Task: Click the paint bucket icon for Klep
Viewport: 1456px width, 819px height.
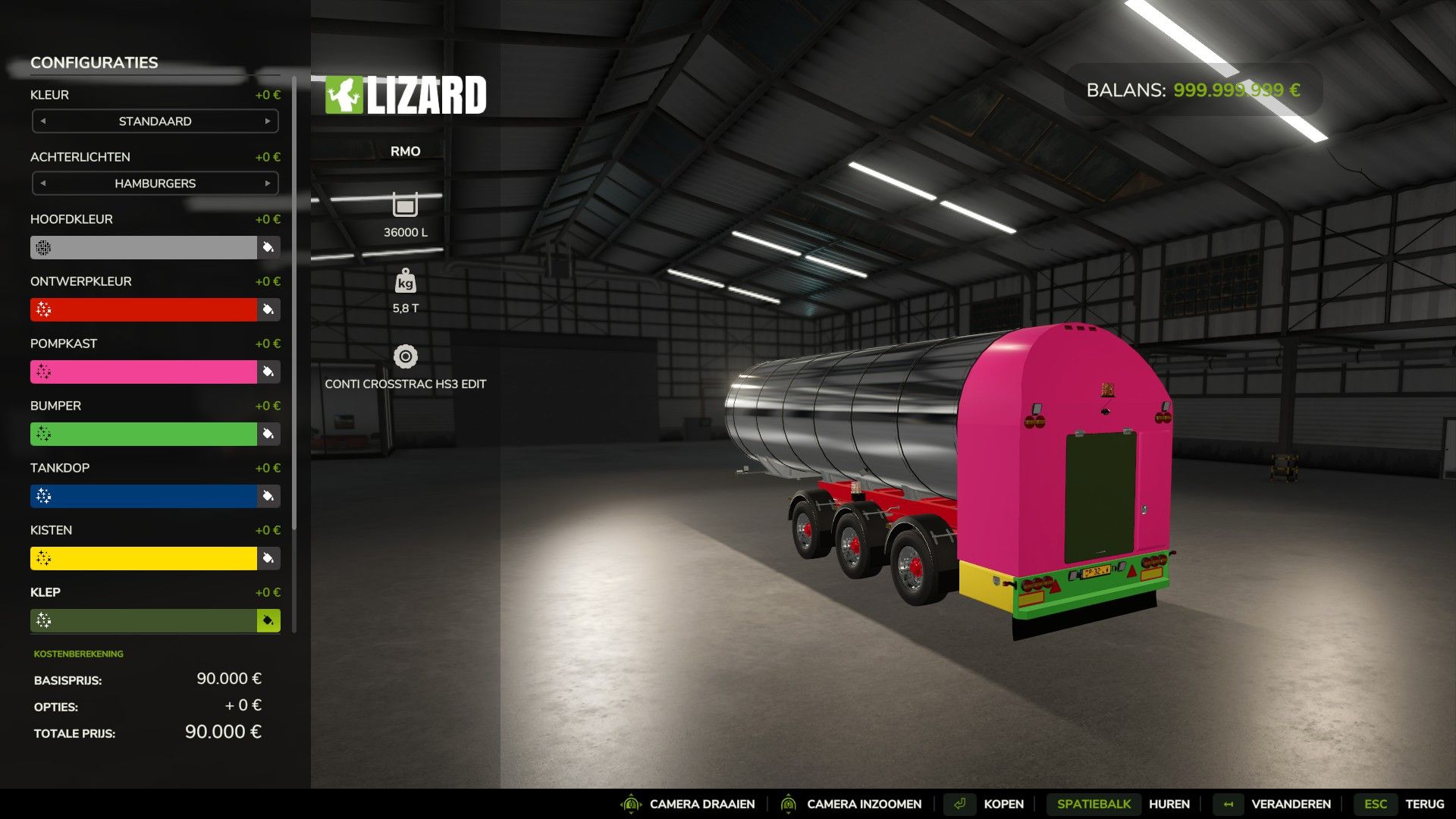Action: [268, 620]
